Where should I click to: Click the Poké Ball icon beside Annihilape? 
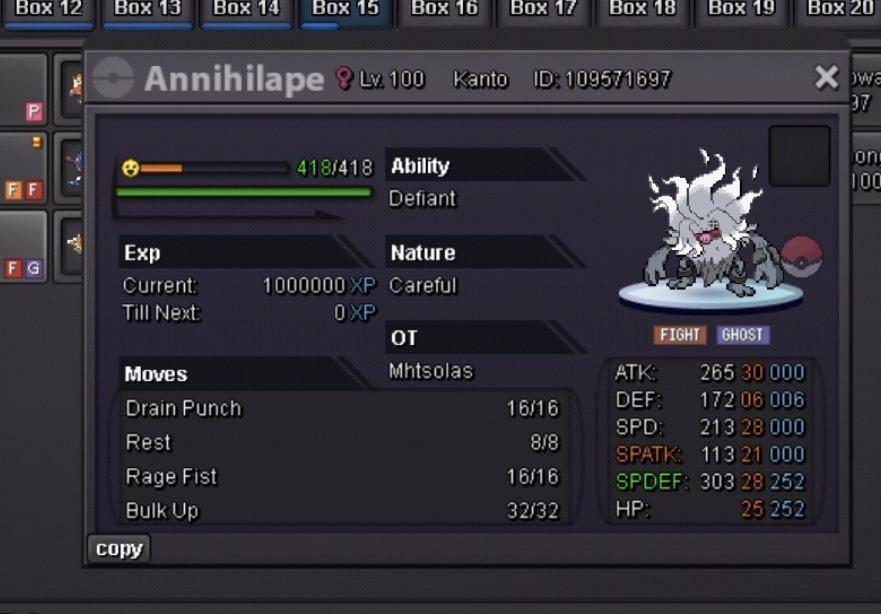[800, 258]
